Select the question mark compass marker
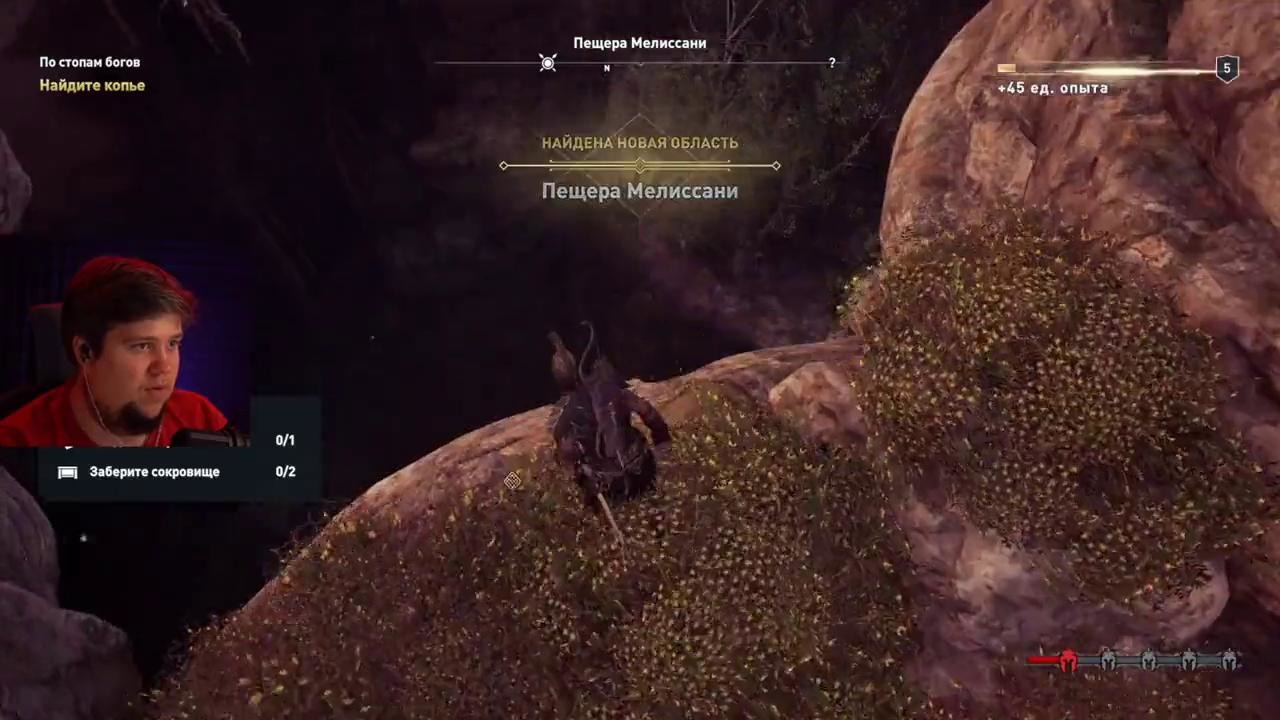1280x720 pixels. point(831,63)
